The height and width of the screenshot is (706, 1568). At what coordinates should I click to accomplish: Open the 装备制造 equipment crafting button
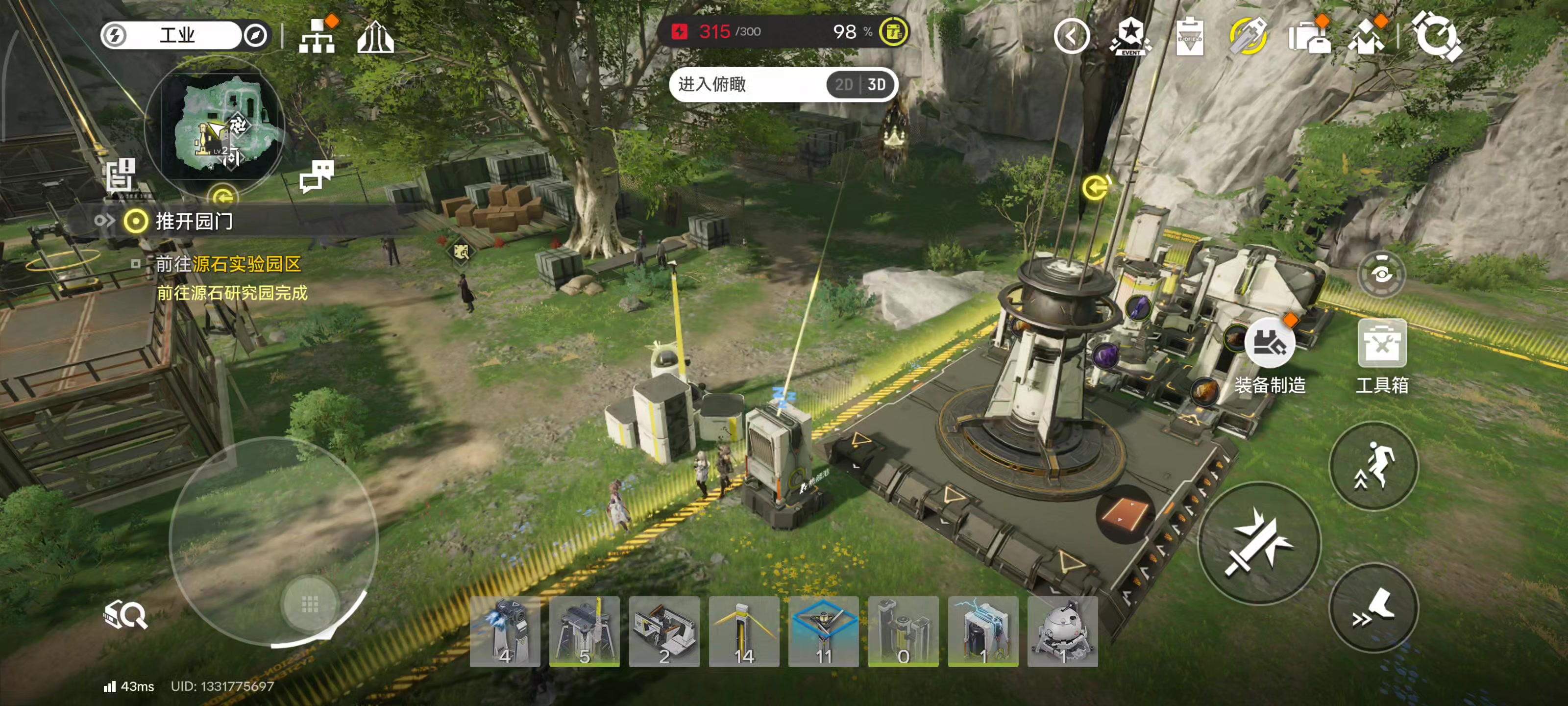tap(1269, 345)
